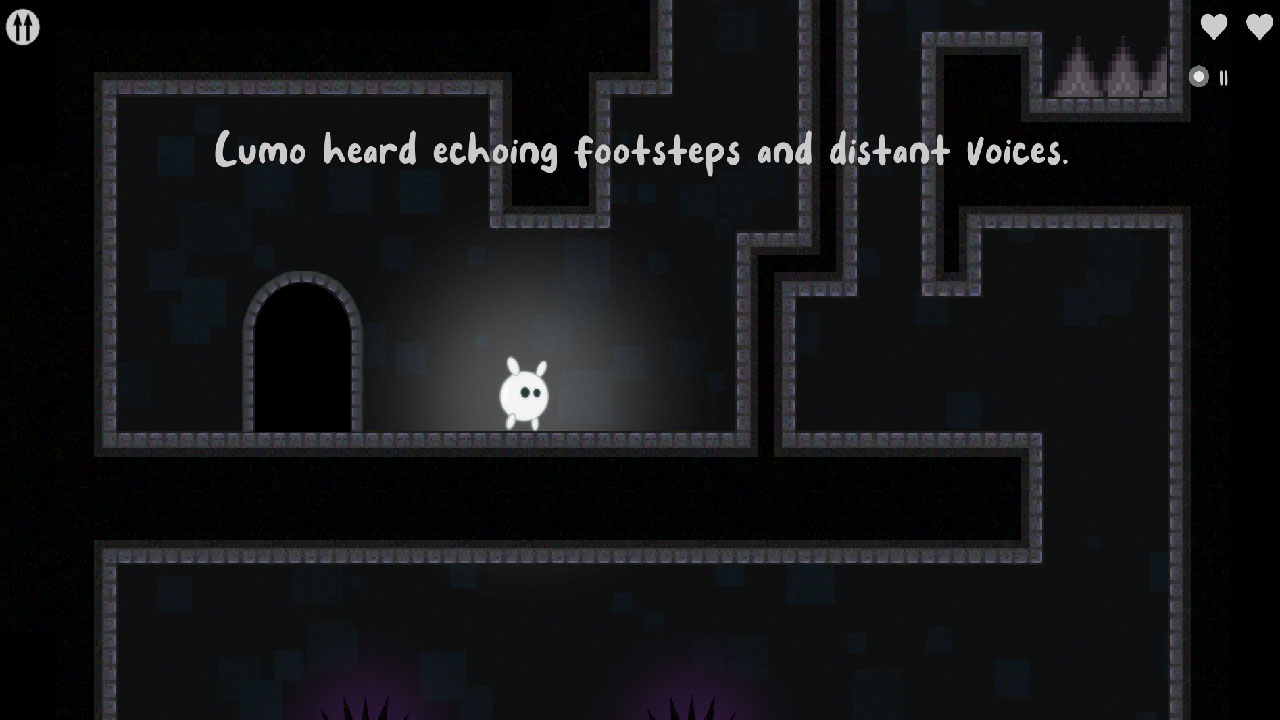The image size is (1280, 720).
Task: Open the dark arched doorway
Action: tap(301, 360)
